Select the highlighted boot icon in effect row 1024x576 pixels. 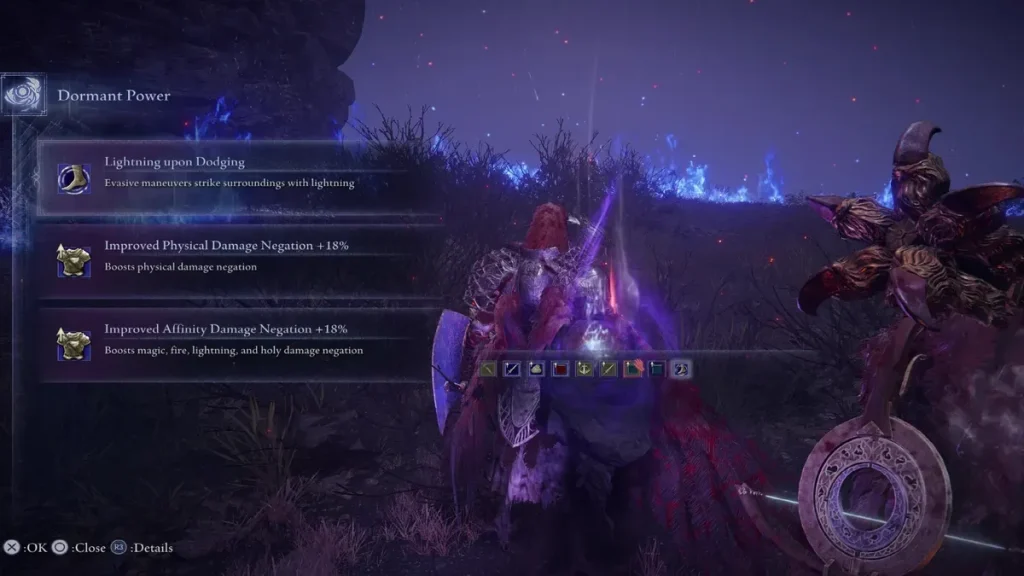[681, 369]
